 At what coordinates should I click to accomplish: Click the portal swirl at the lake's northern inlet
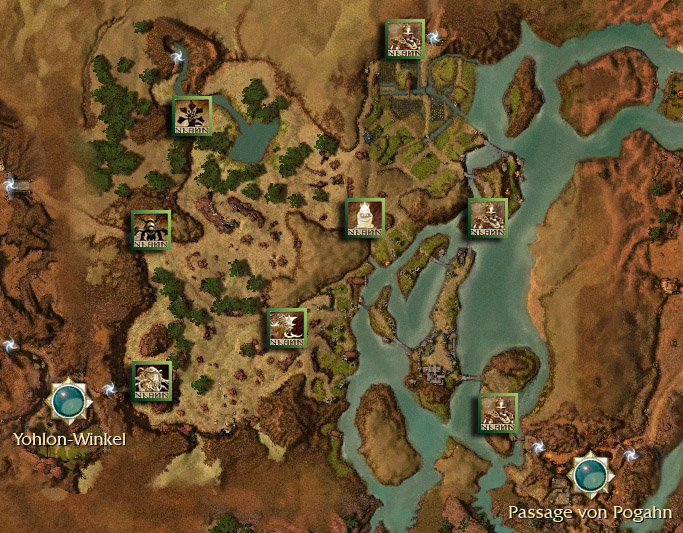179,57
